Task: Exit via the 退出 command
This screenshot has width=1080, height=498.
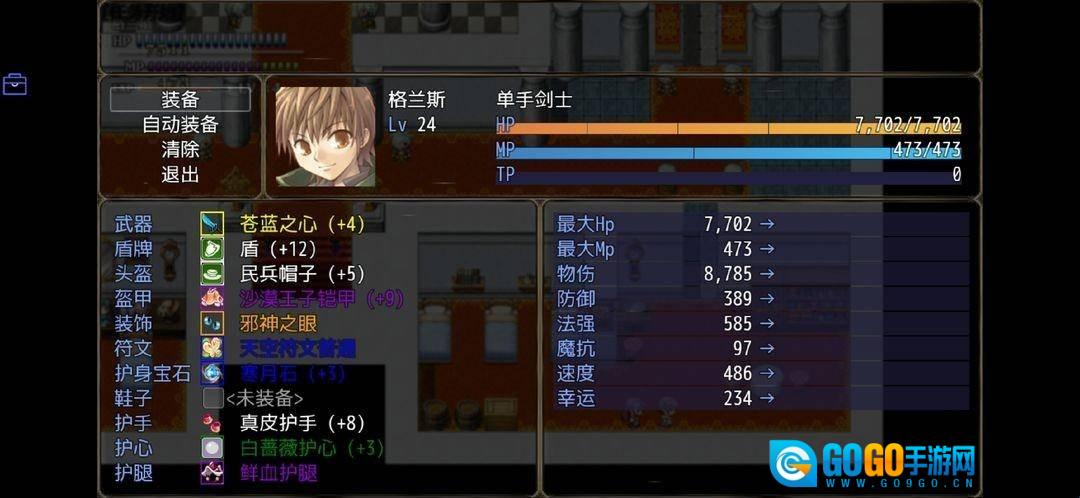Action: (x=180, y=175)
